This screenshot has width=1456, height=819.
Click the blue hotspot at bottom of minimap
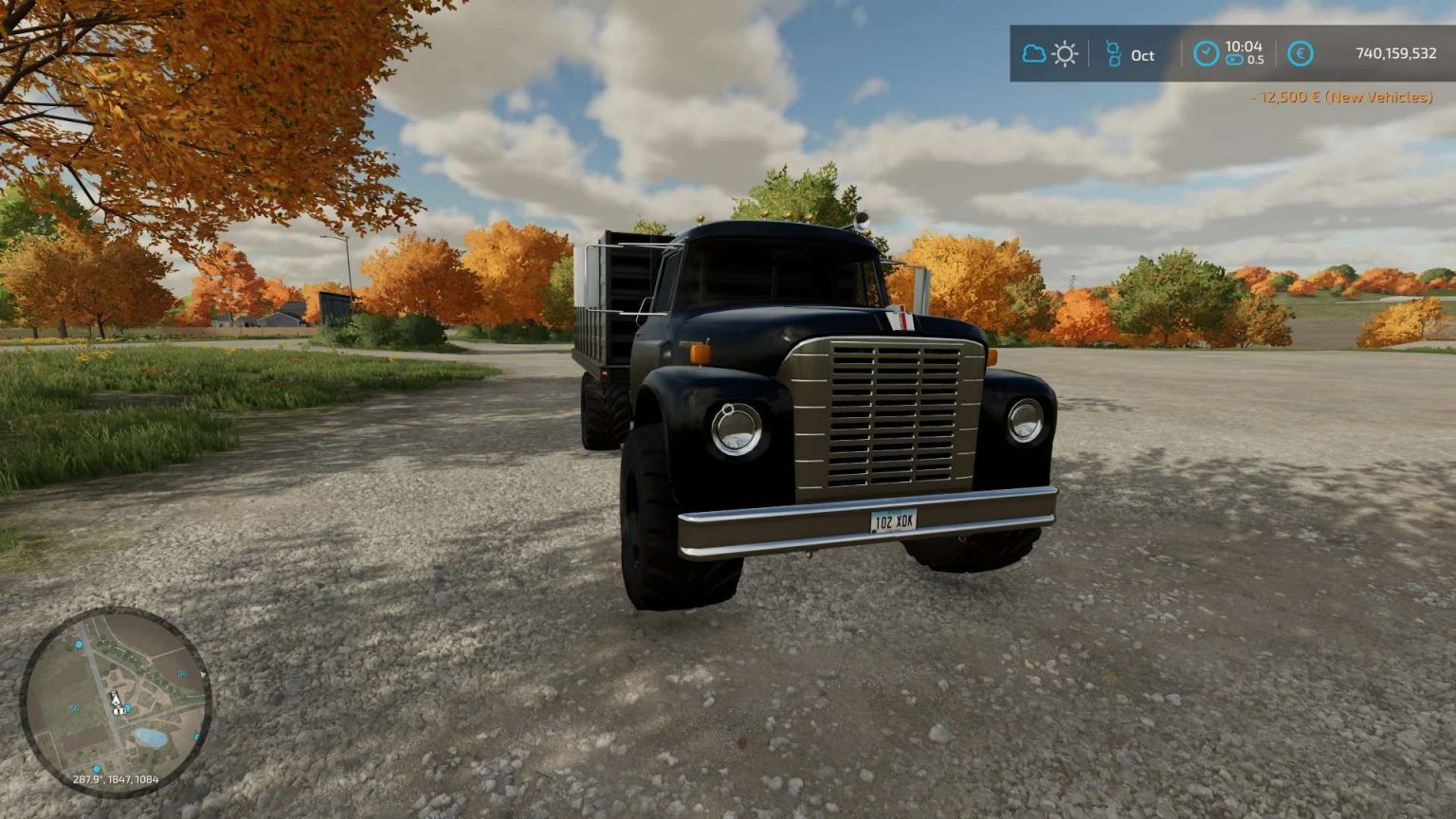(x=97, y=769)
